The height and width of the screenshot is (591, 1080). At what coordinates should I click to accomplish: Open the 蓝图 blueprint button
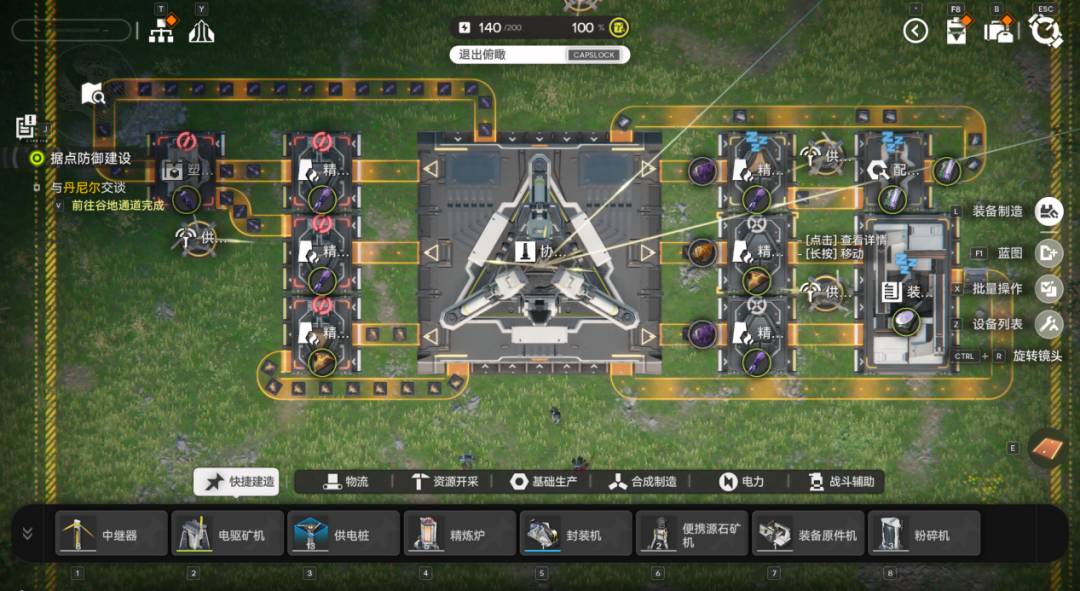[1048, 253]
